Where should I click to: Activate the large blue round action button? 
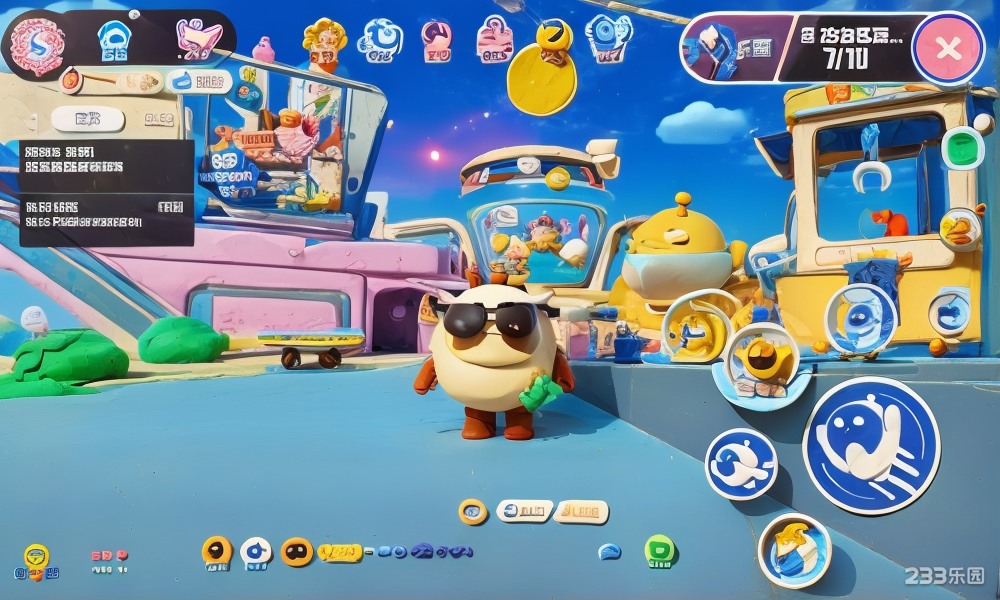click(x=870, y=445)
